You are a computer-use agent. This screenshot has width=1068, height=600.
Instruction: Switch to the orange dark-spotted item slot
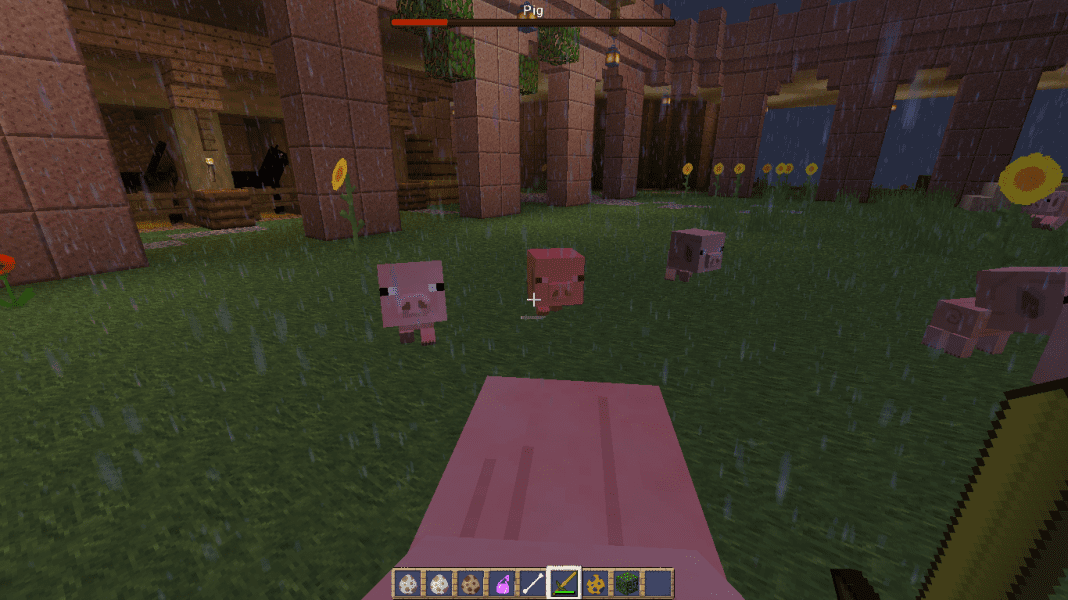596,583
